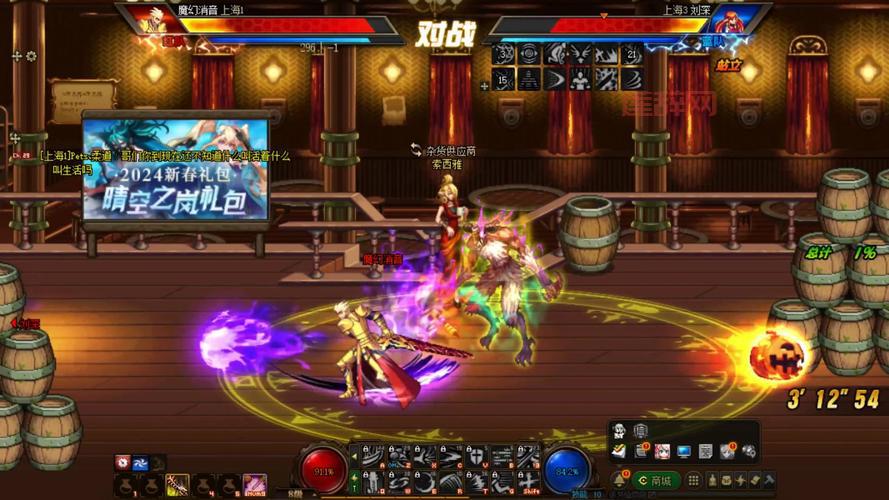Use the pink skill item in slot 6
The height and width of the screenshot is (500, 889).
click(254, 484)
